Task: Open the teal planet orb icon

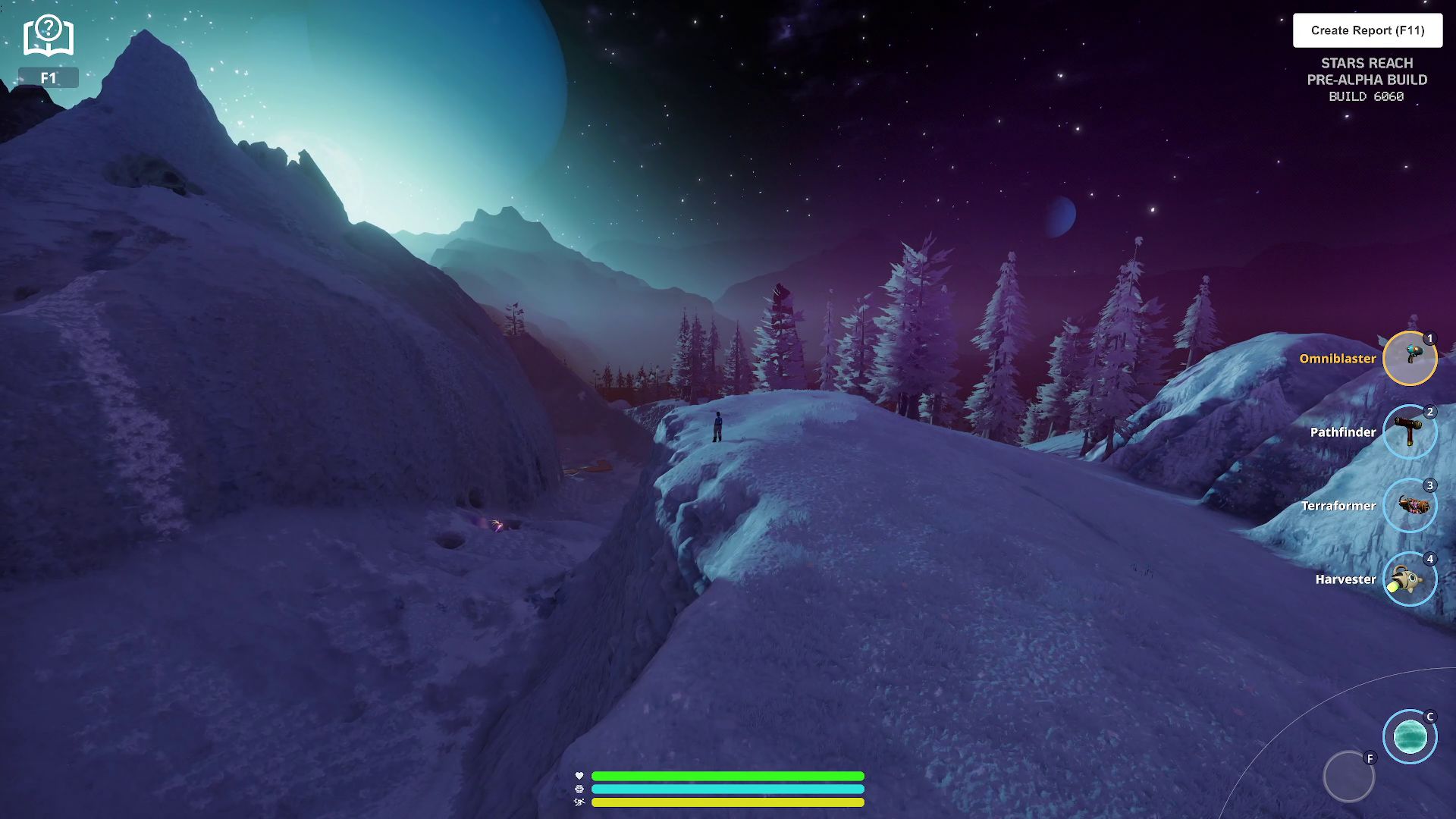Action: 1409,736
